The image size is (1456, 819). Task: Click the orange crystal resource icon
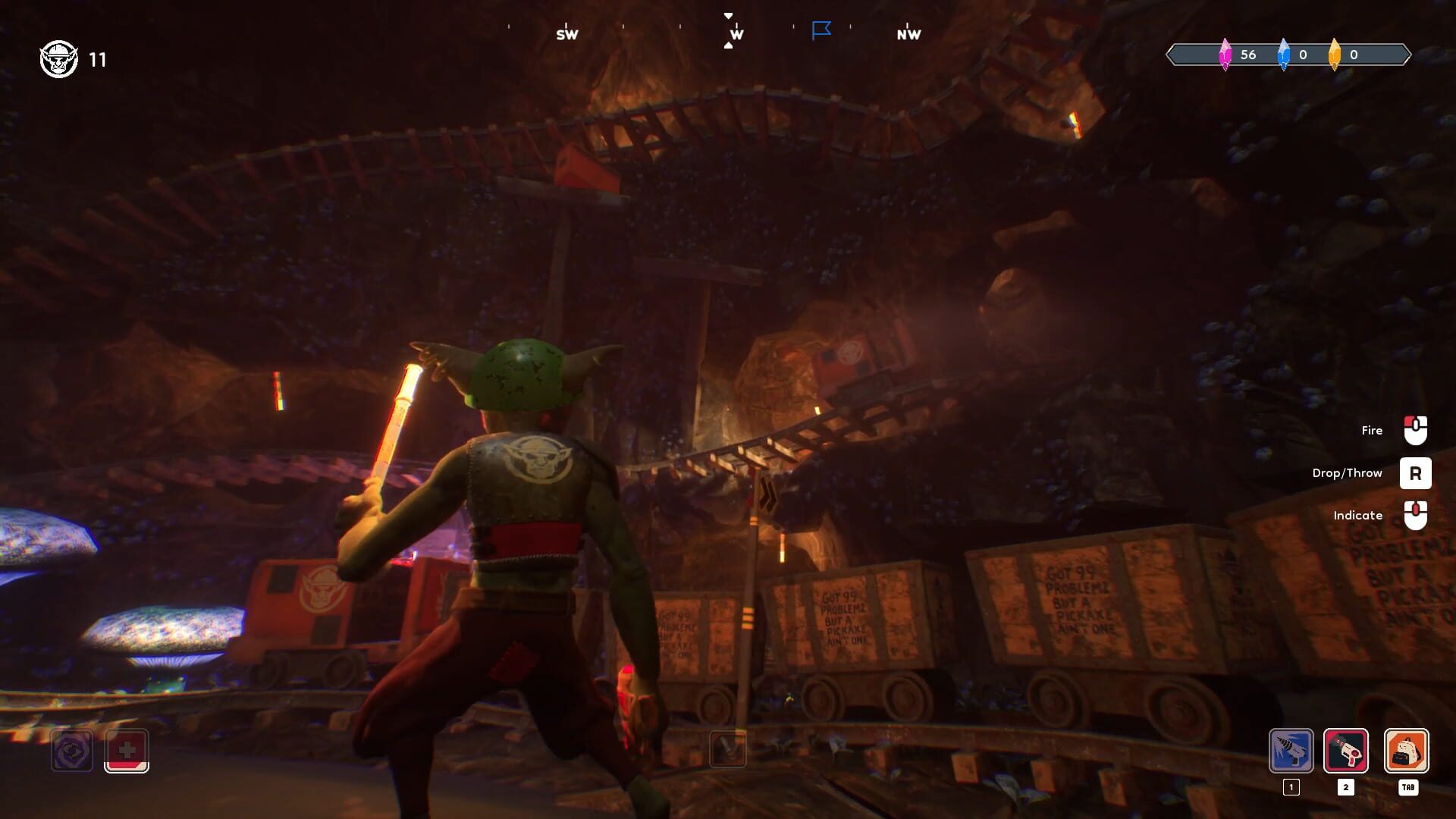pos(1335,55)
